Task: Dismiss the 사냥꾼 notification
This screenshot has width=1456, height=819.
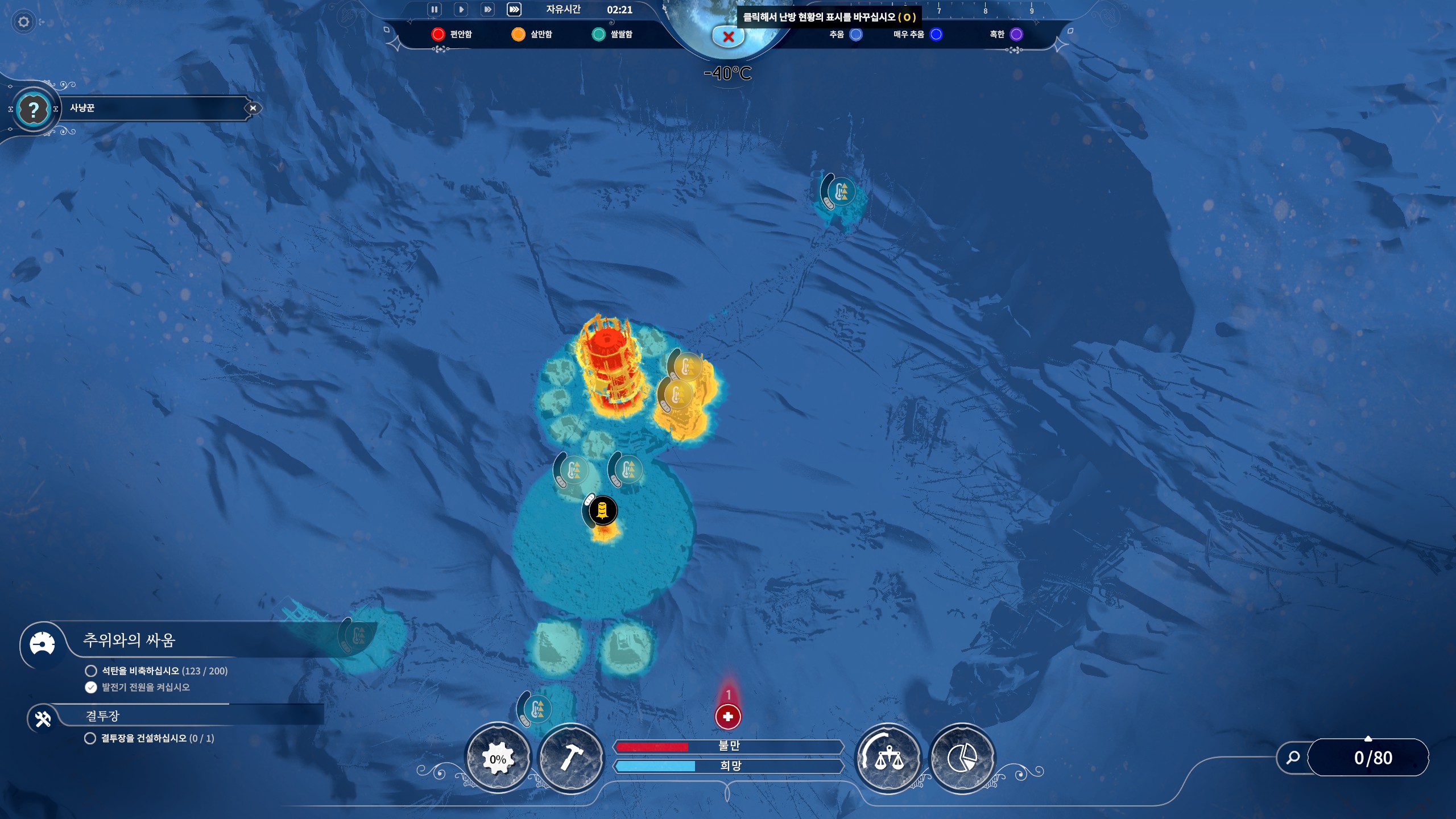Action: 253,108
